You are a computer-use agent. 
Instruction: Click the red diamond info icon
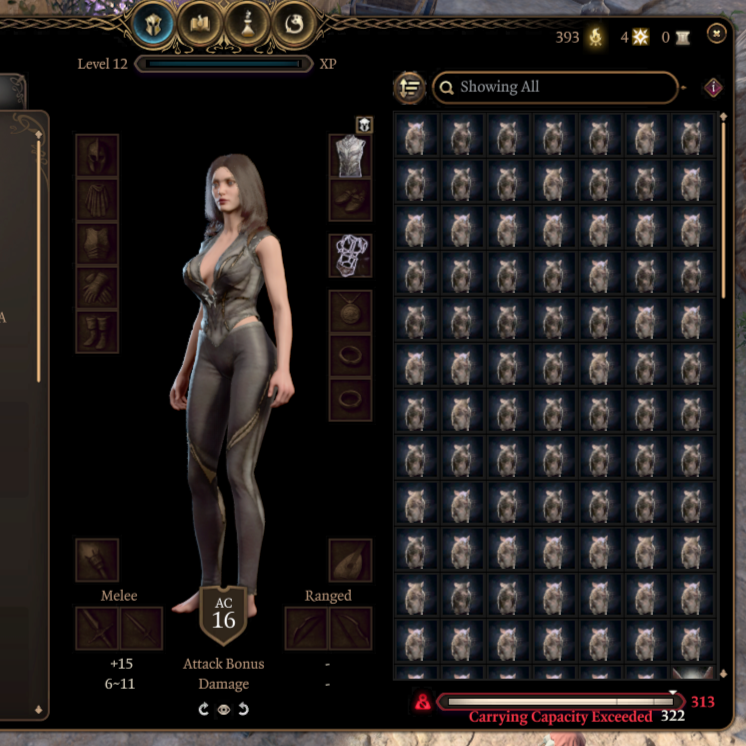713,87
